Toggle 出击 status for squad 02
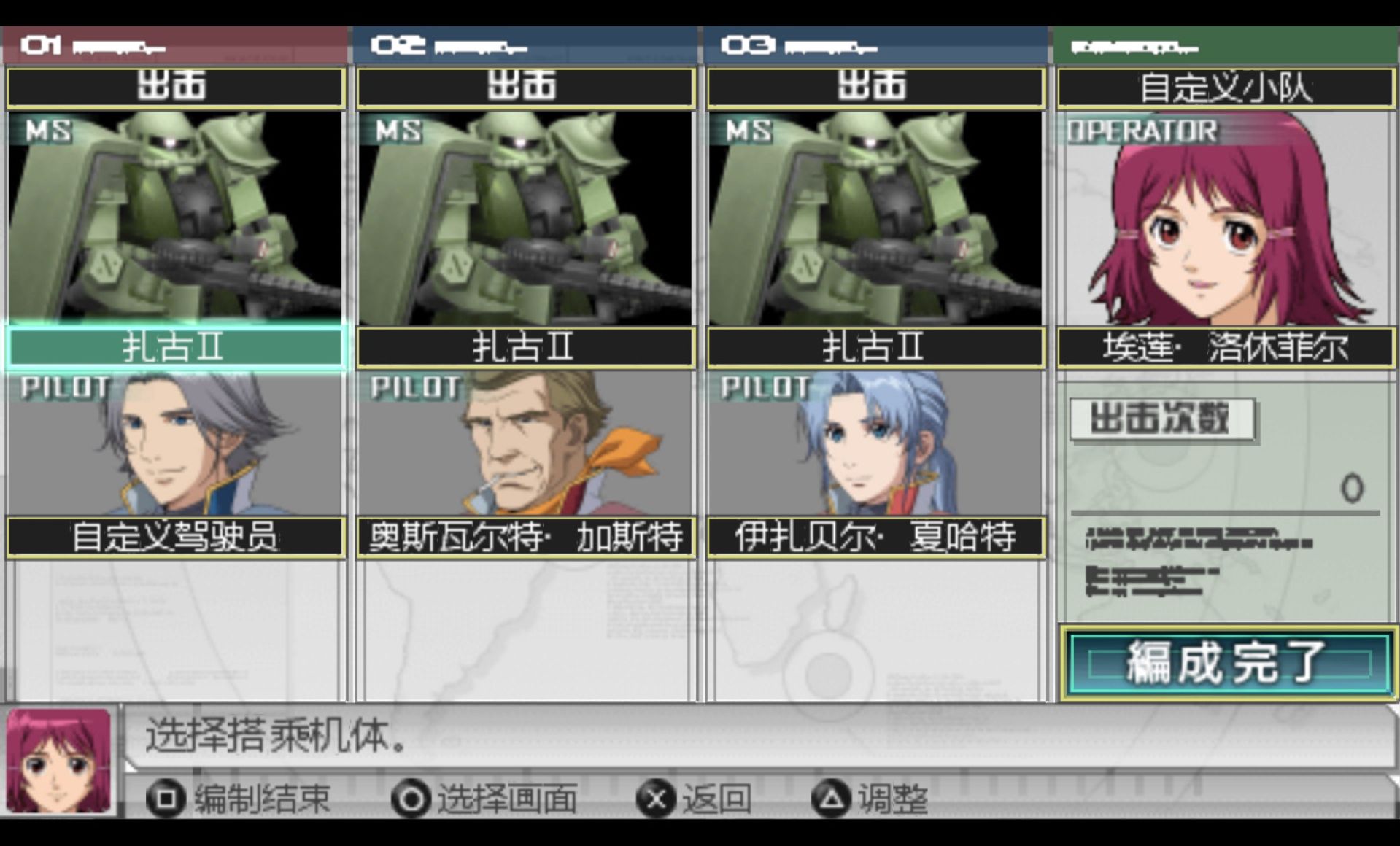This screenshot has height=846, width=1400. pyautogui.click(x=525, y=88)
